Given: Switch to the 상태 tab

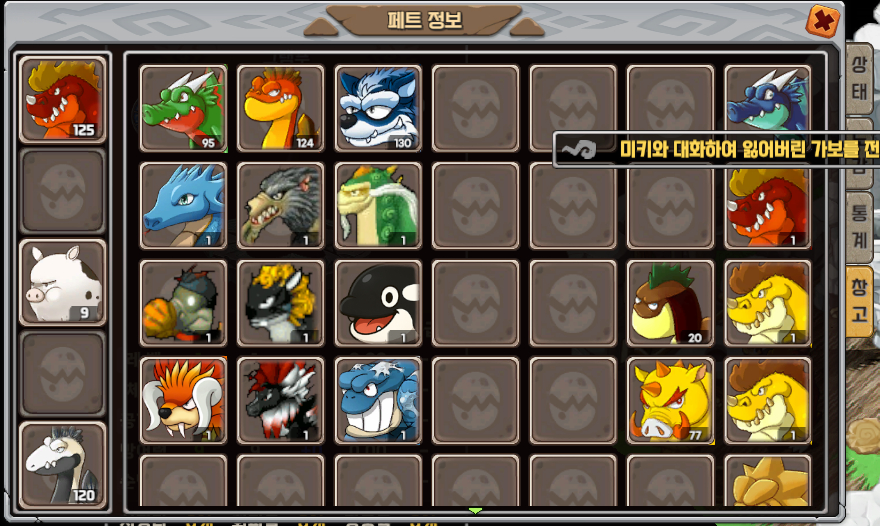Looking at the screenshot, I should pyautogui.click(x=858, y=78).
